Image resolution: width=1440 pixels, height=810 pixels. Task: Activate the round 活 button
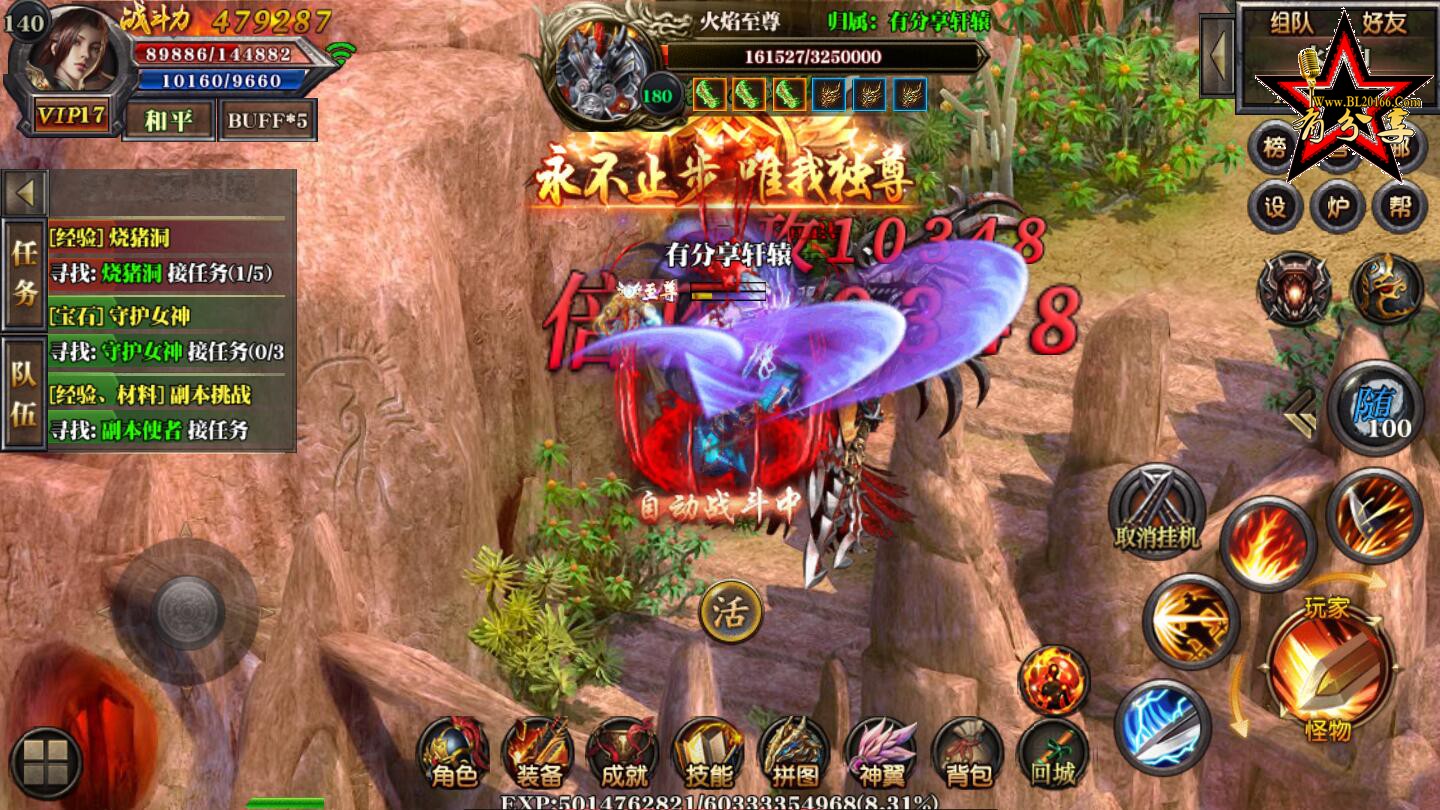(x=731, y=612)
